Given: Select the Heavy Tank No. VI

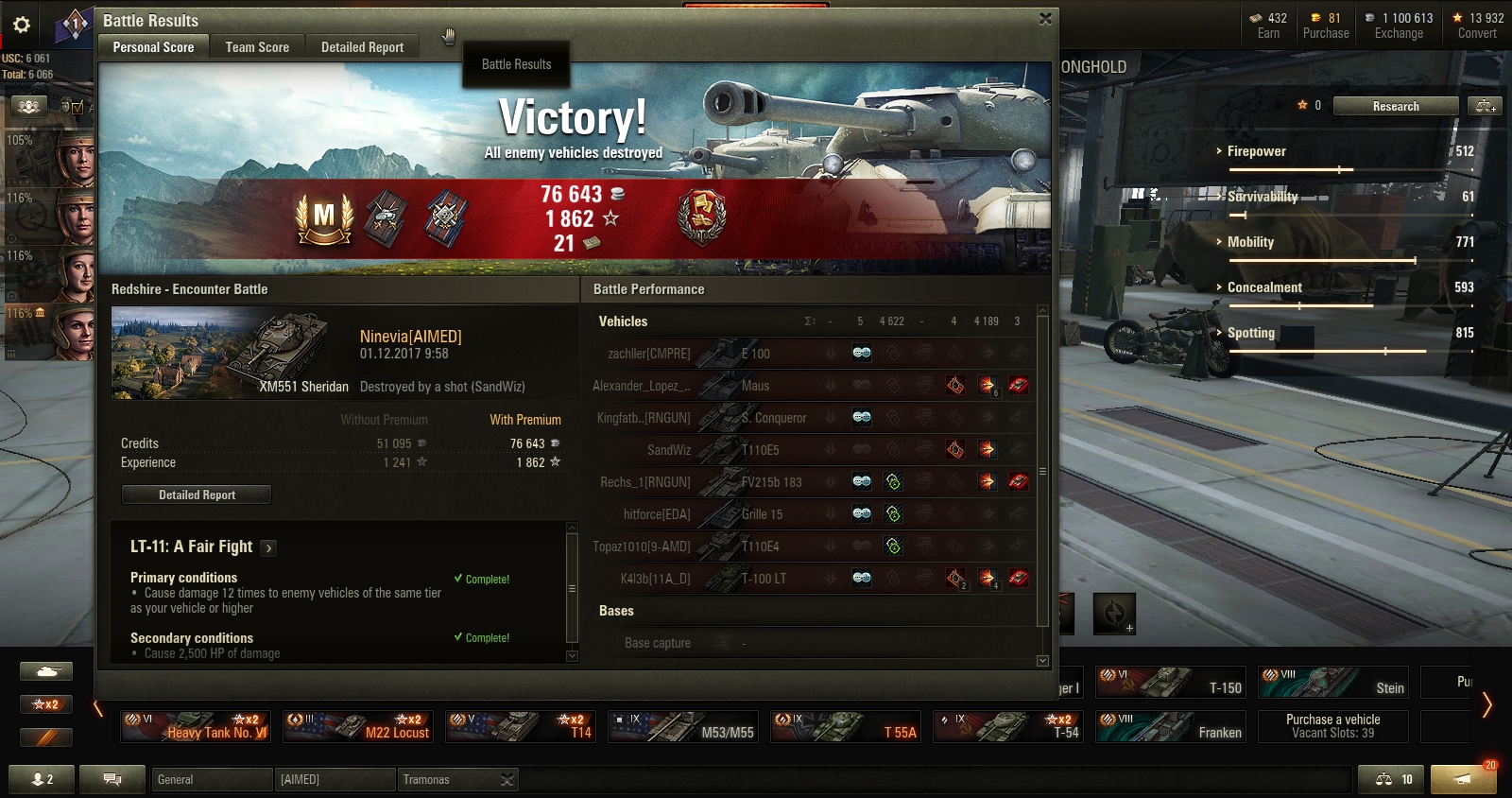Looking at the screenshot, I should pyautogui.click(x=197, y=726).
